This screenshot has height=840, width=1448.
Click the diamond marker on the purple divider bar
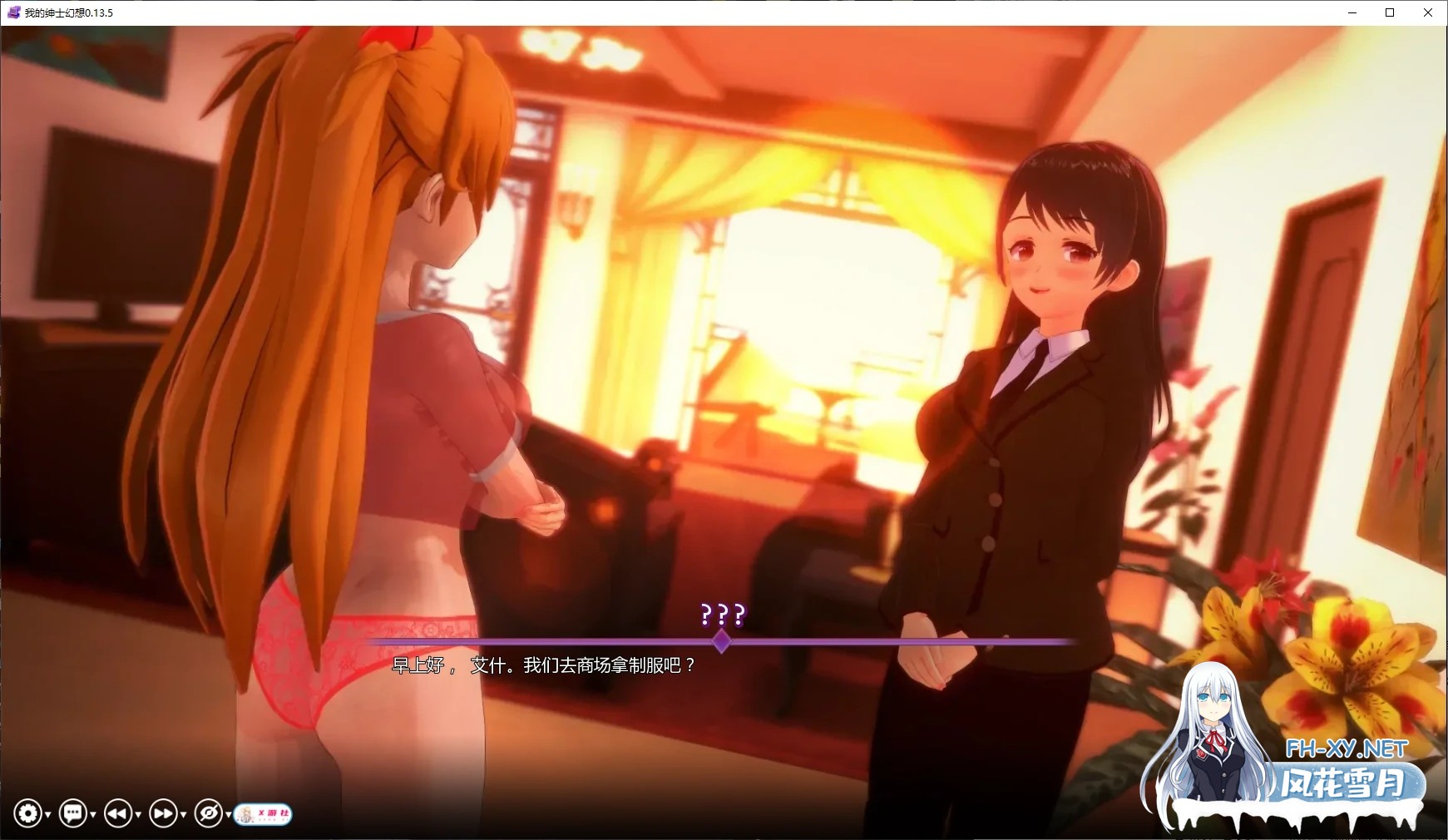click(721, 640)
